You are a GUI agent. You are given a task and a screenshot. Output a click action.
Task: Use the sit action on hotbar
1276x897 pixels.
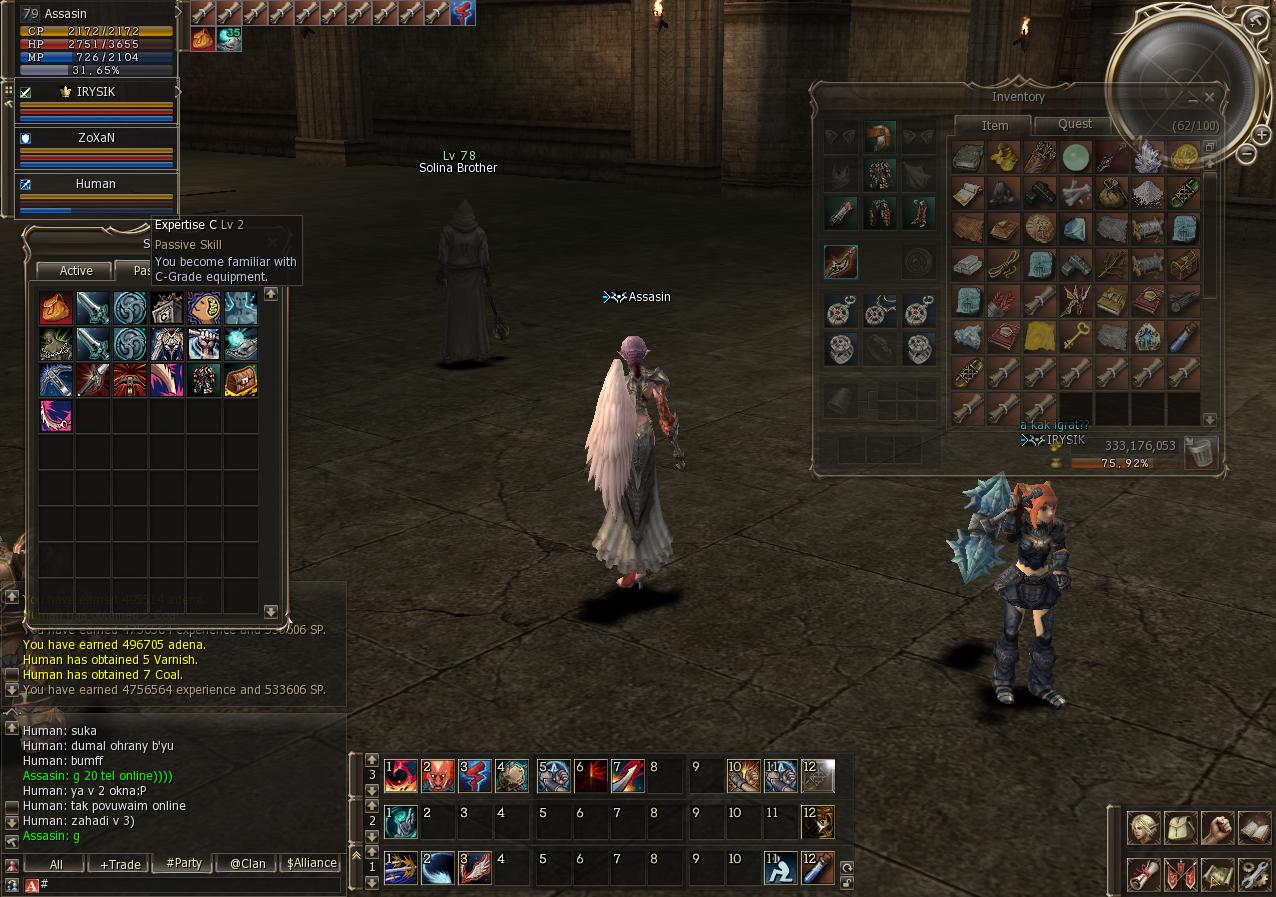click(x=780, y=867)
